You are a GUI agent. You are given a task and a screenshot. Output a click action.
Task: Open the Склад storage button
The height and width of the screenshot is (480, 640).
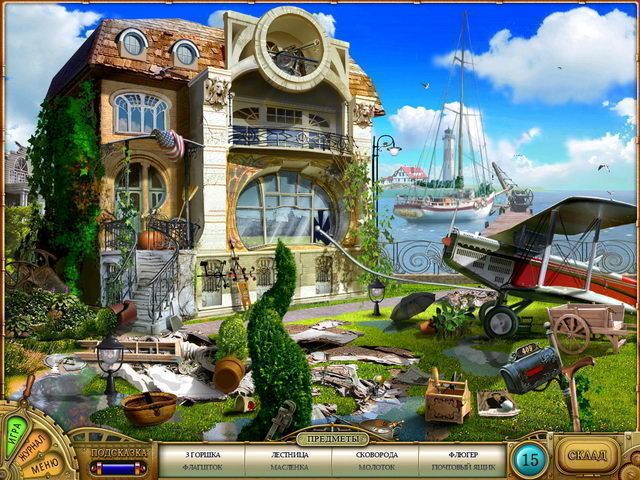tap(588, 456)
